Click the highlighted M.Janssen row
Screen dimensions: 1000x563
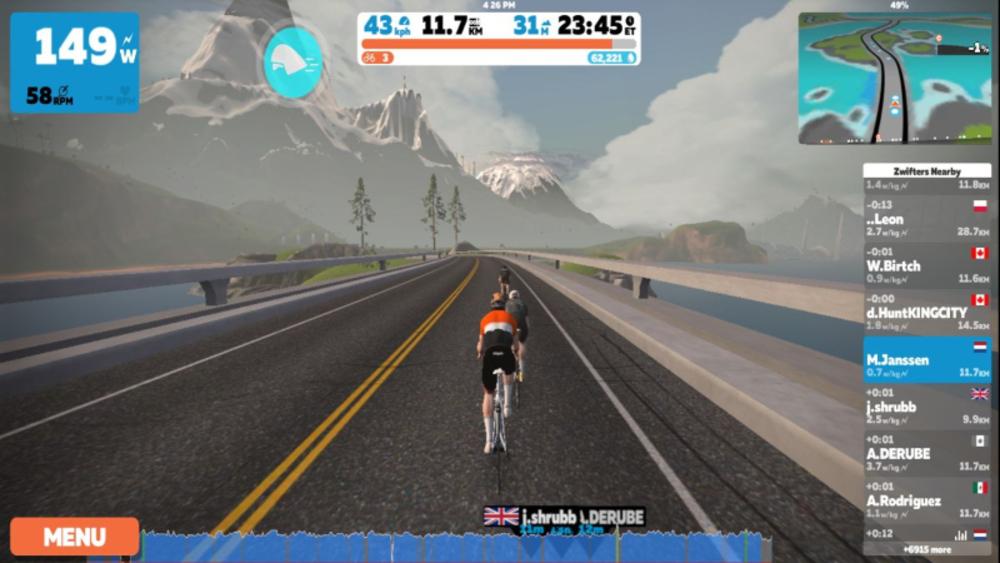[x=926, y=360]
